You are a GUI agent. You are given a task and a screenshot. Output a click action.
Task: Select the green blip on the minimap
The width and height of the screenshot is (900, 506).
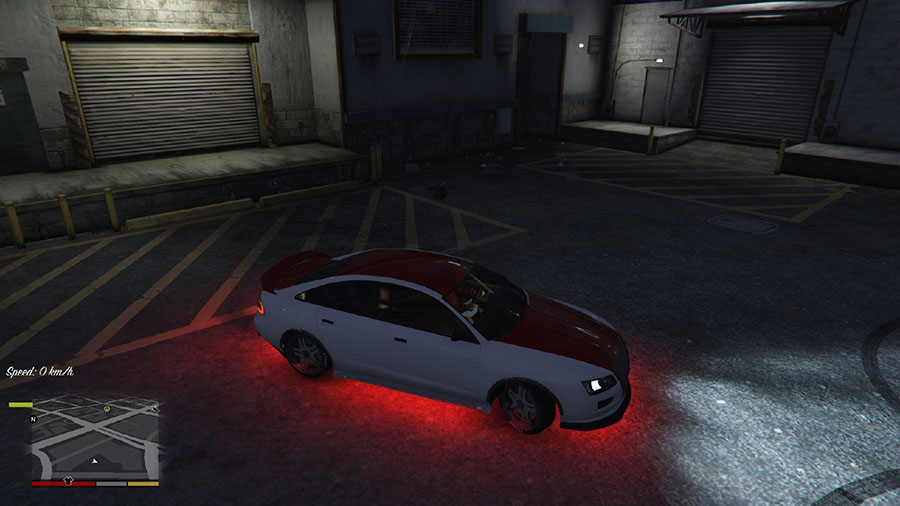pos(105,410)
